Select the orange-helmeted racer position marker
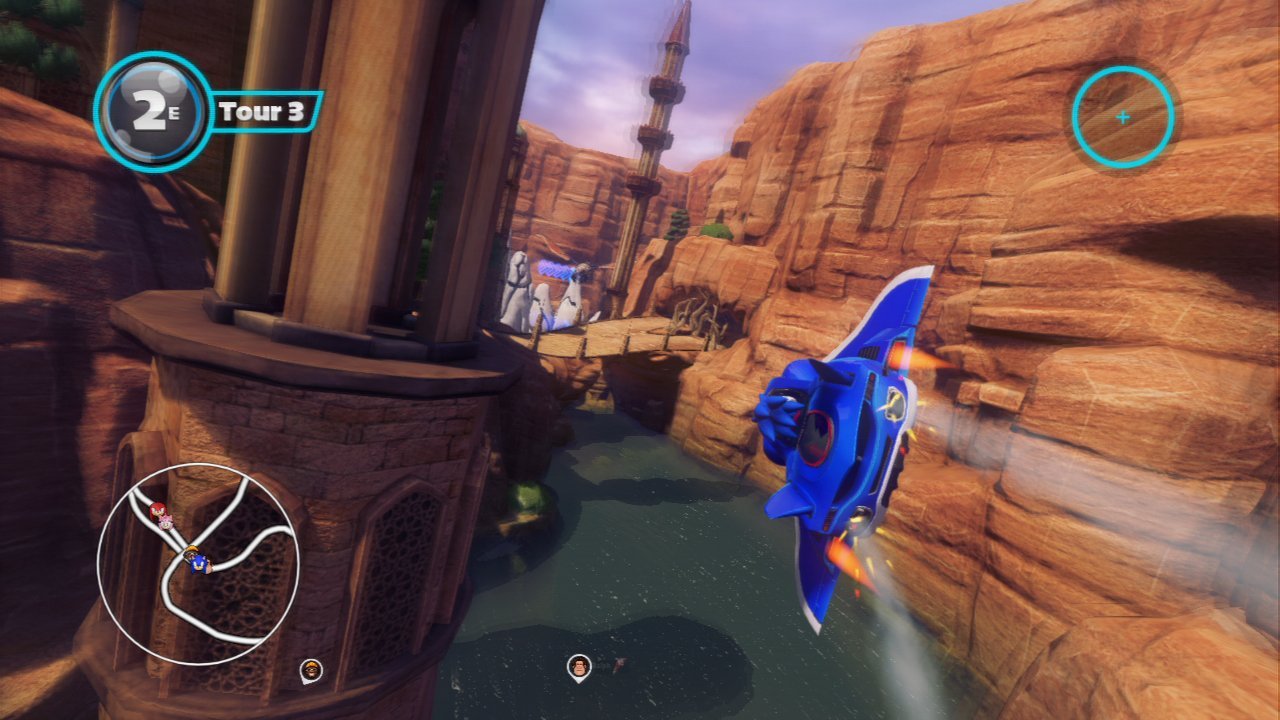Screen dimensions: 1280x720 click(x=312, y=670)
